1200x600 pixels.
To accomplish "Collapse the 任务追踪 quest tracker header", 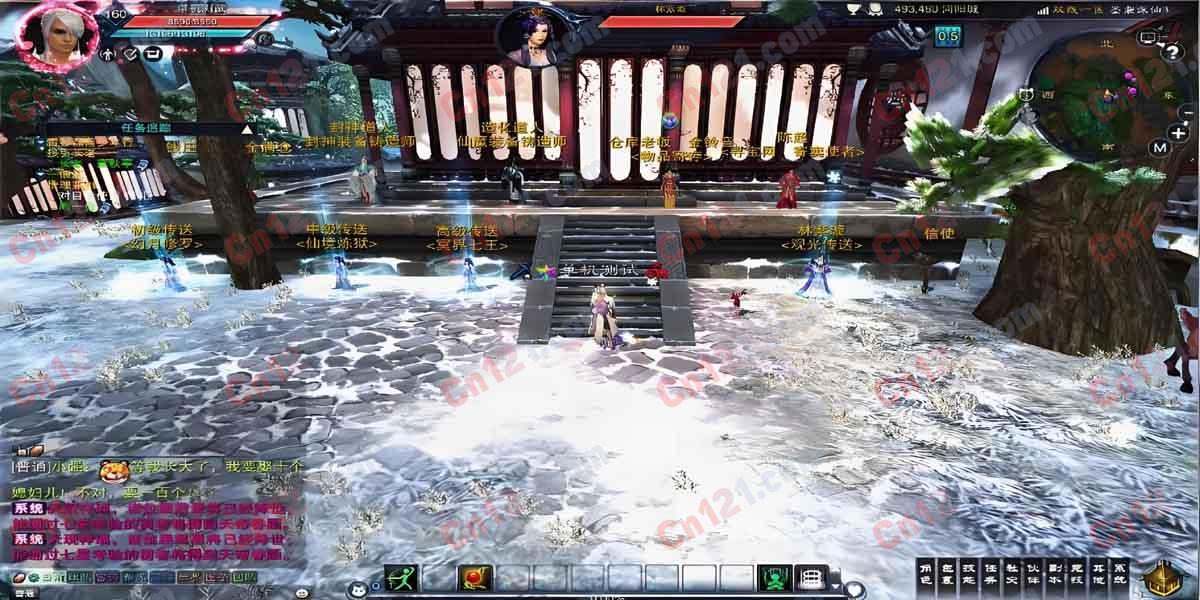I will coord(247,128).
